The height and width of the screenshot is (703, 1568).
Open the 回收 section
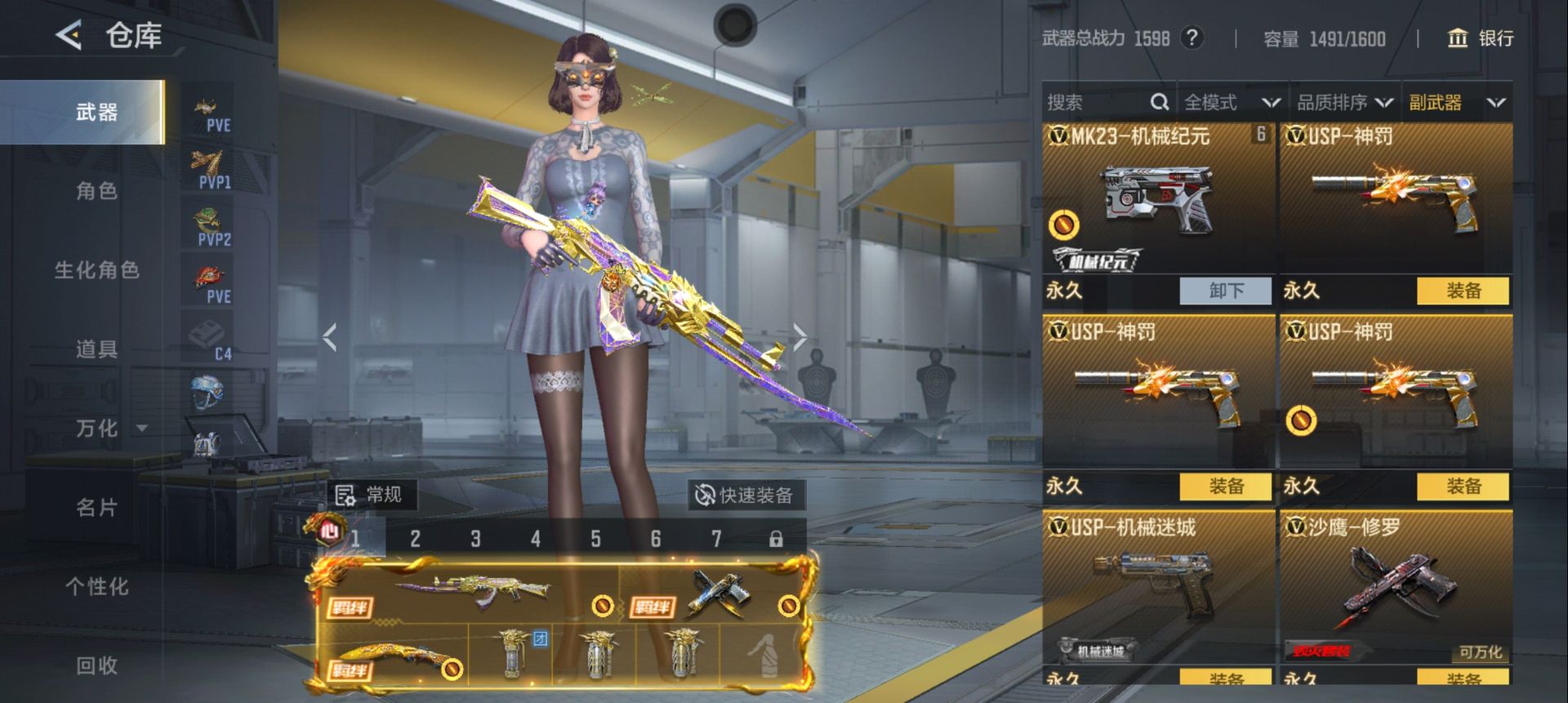click(x=96, y=665)
